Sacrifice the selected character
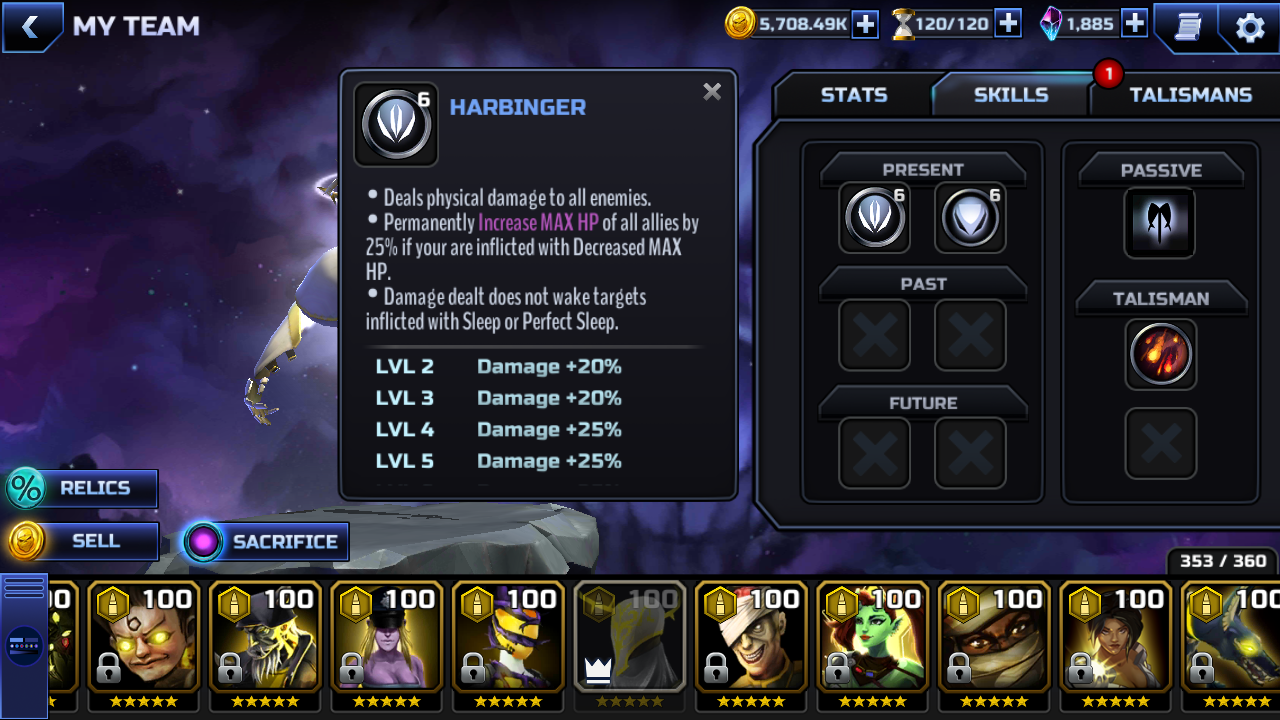 pyautogui.click(x=266, y=542)
